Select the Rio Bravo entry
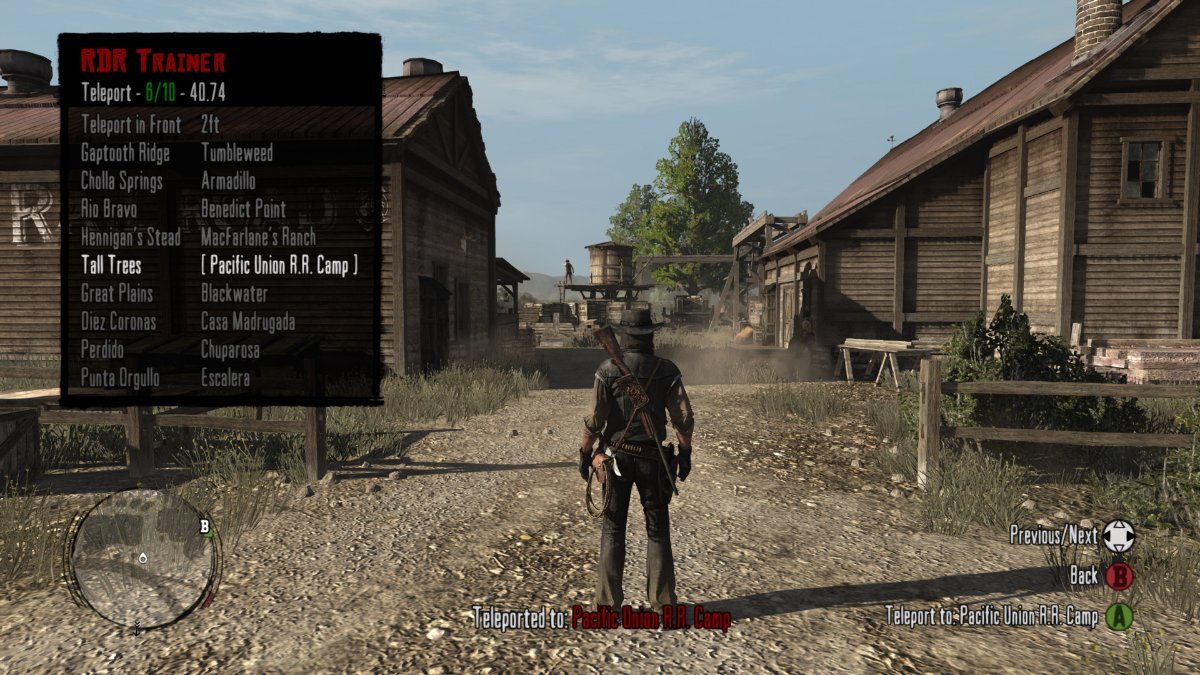1200x675 pixels. point(109,209)
